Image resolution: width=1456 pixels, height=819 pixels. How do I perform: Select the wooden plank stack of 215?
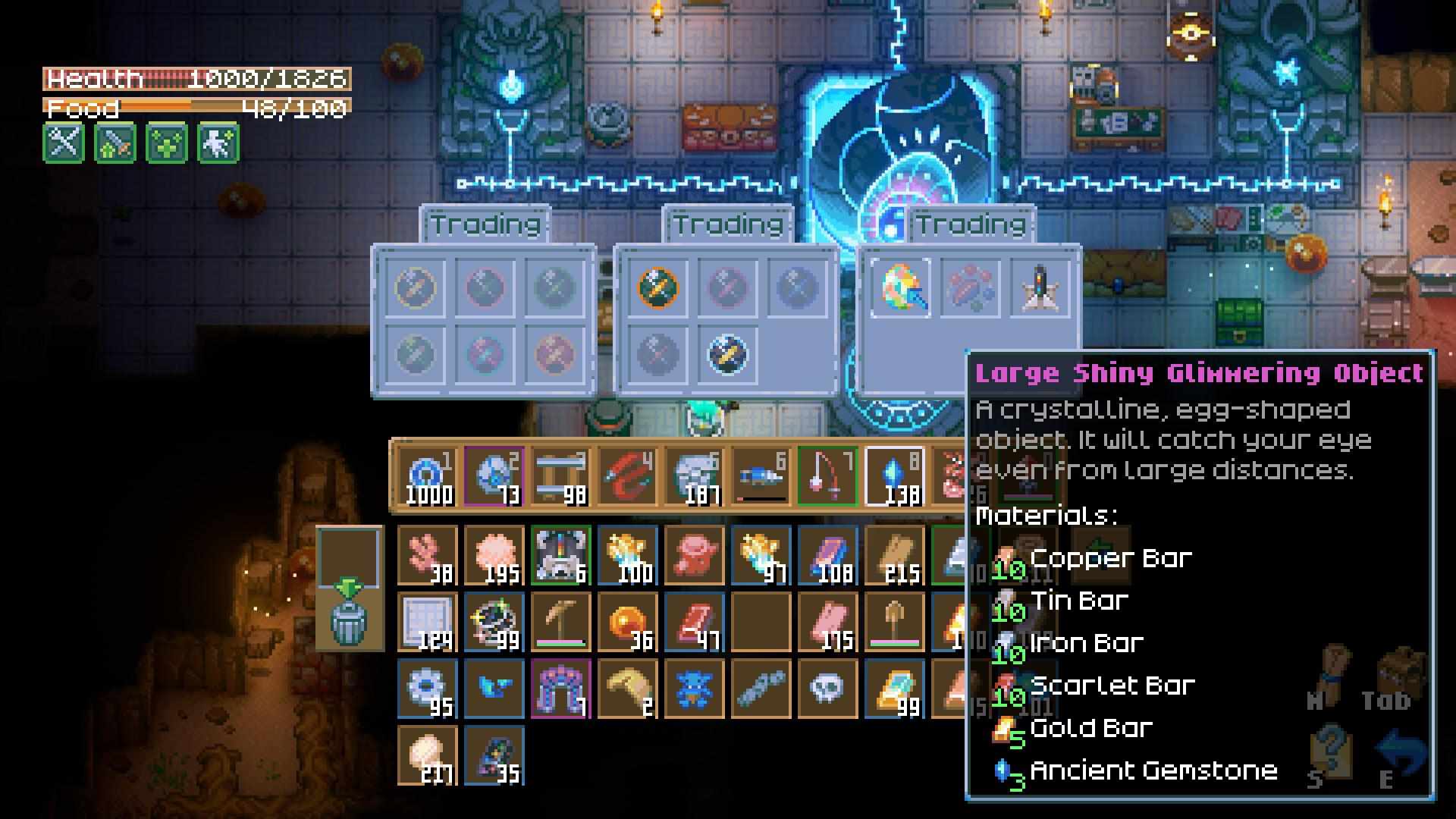pyautogui.click(x=894, y=556)
